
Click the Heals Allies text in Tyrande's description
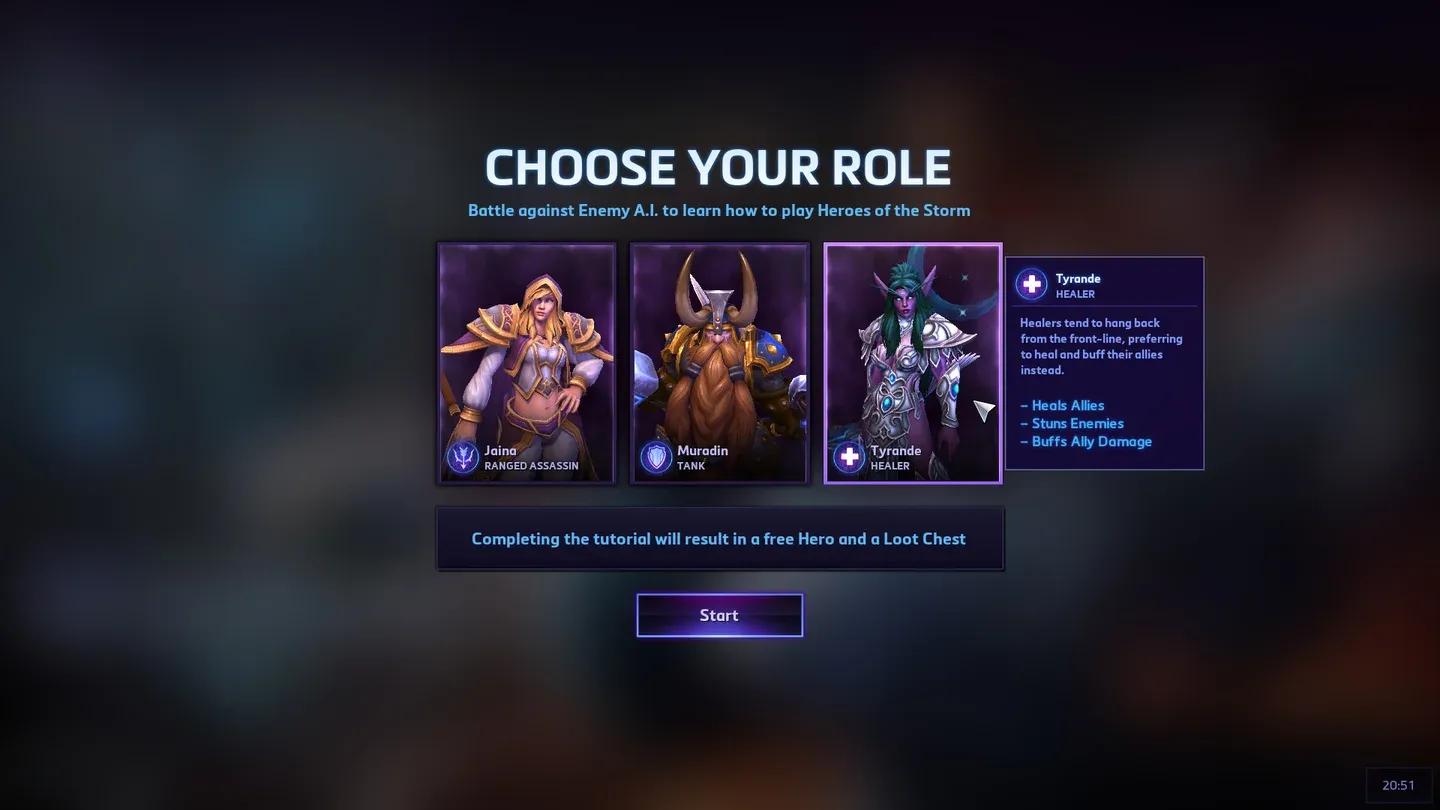point(1062,405)
